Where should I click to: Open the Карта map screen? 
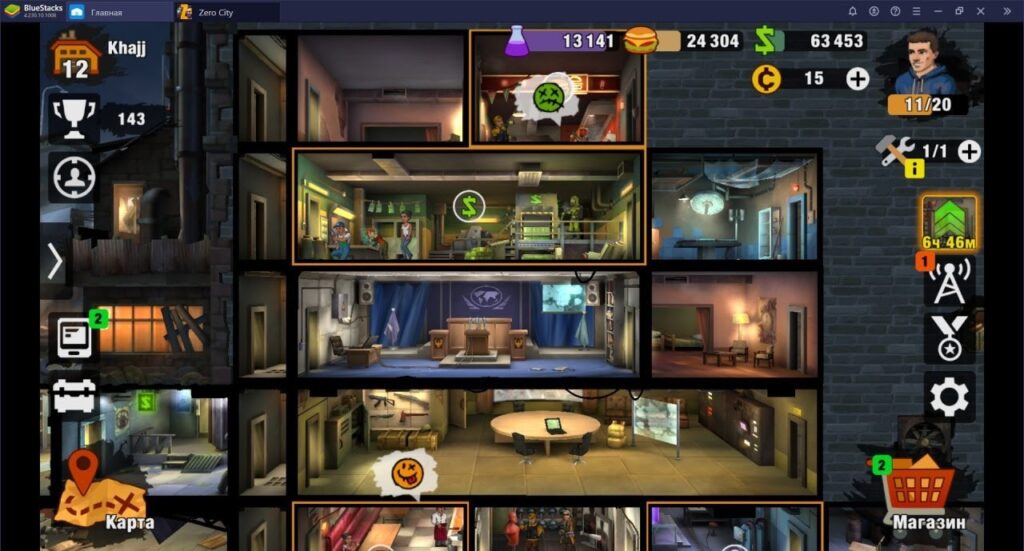point(100,488)
